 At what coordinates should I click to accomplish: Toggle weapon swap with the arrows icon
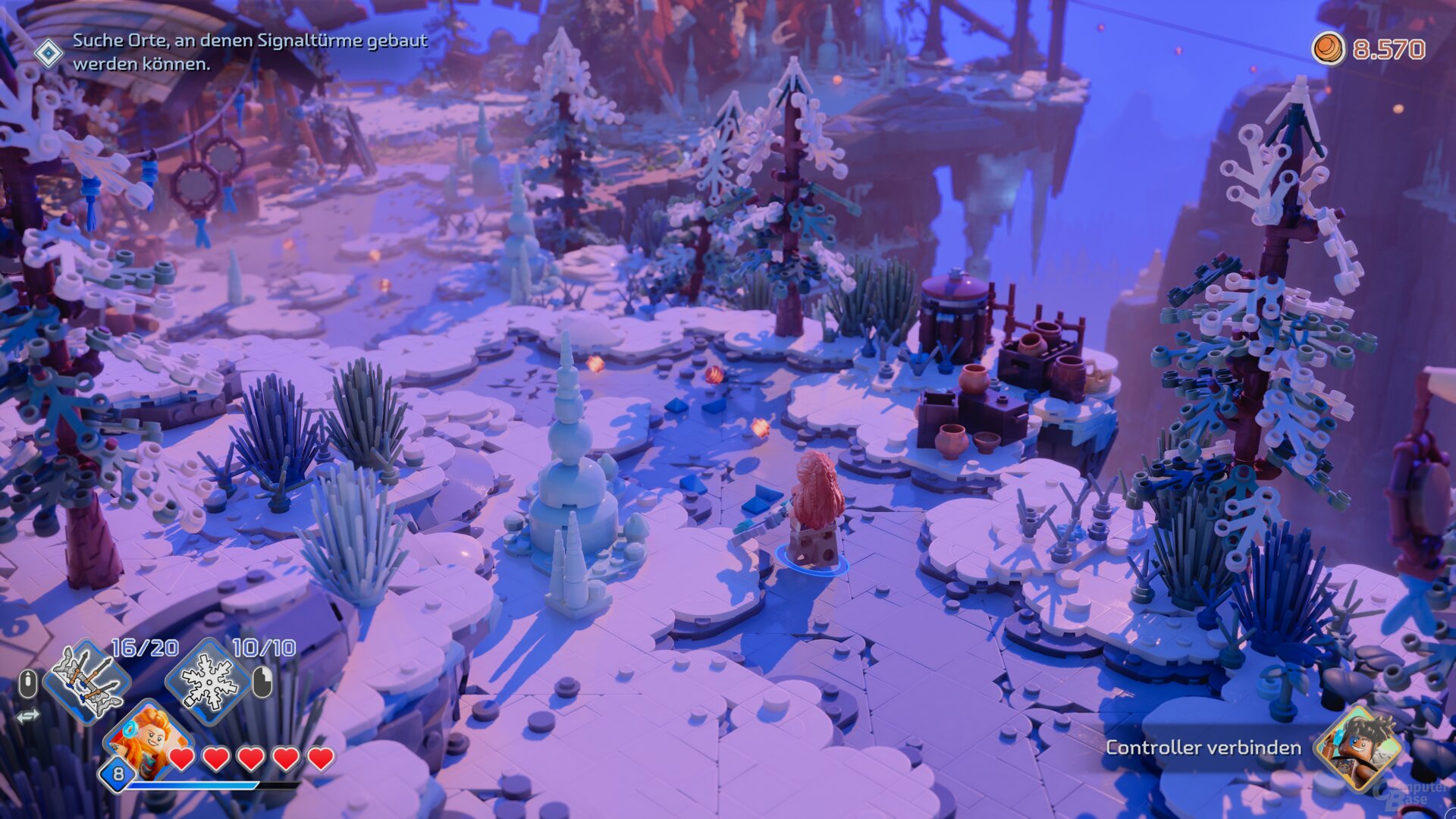click(x=28, y=715)
